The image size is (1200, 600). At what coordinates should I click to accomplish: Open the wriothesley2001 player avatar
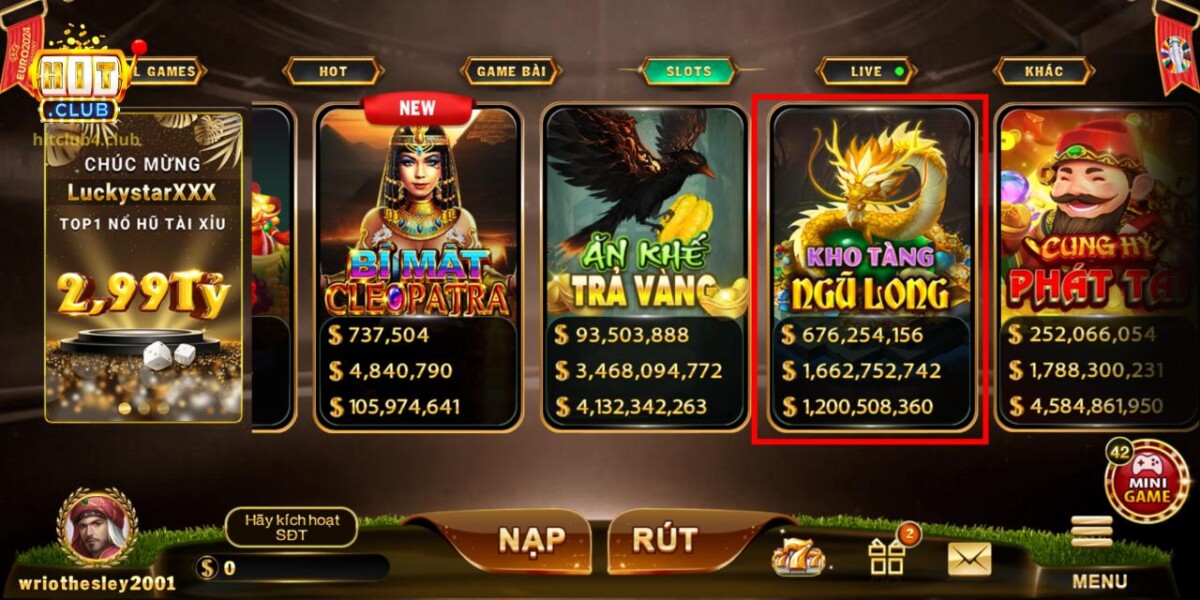point(97,527)
